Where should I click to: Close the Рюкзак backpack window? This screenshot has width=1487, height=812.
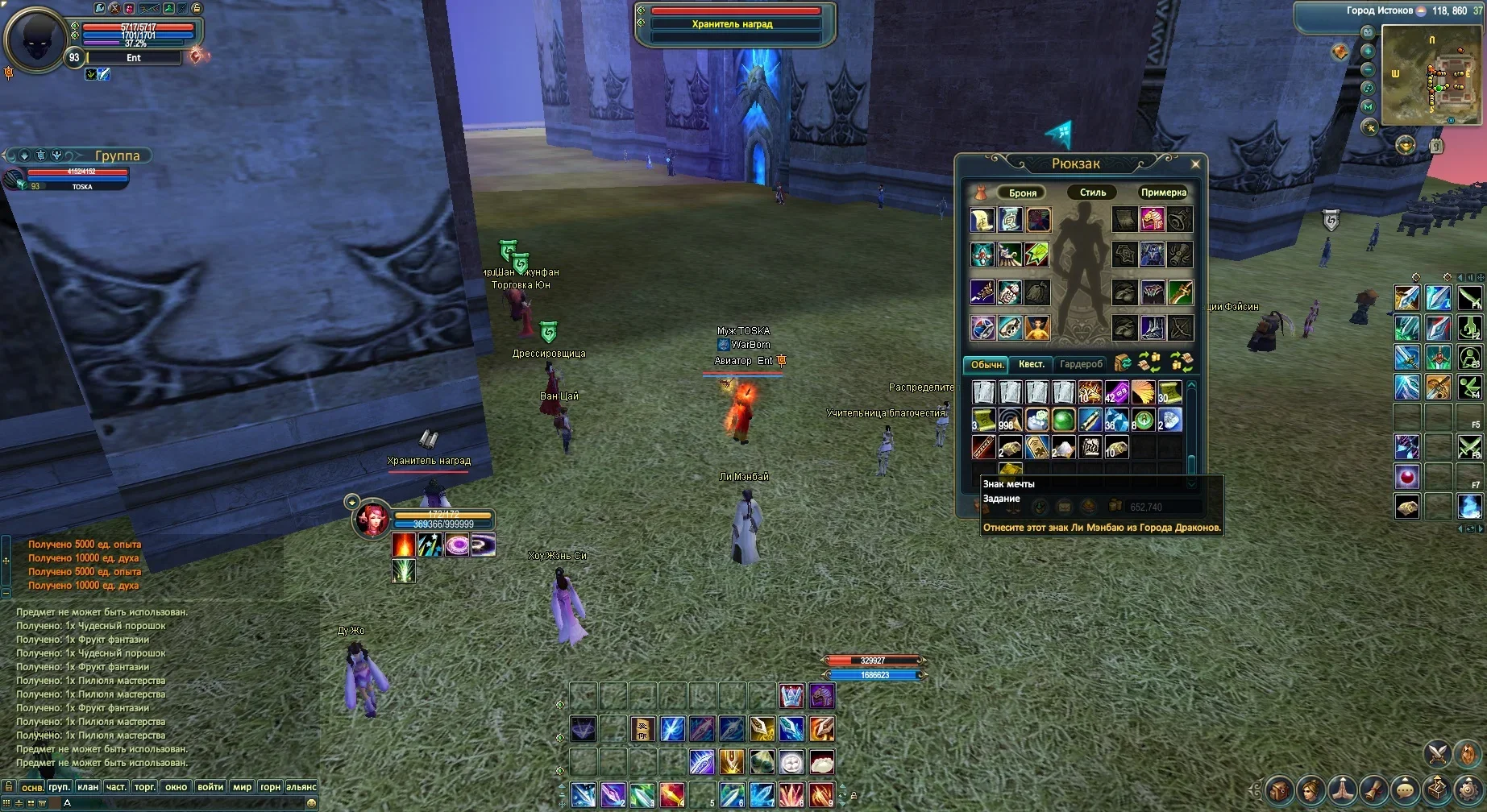pyautogui.click(x=1195, y=164)
